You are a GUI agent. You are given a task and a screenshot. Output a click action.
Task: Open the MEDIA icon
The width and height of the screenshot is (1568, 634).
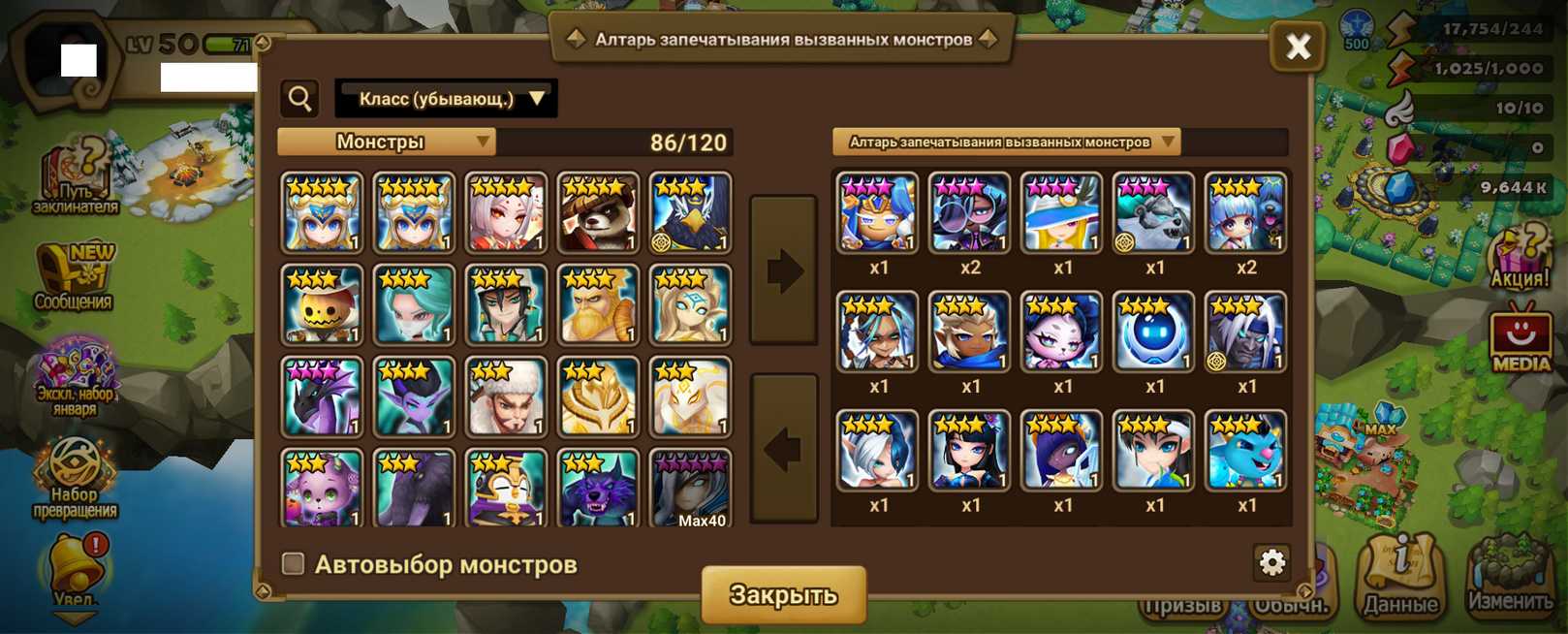[x=1520, y=339]
